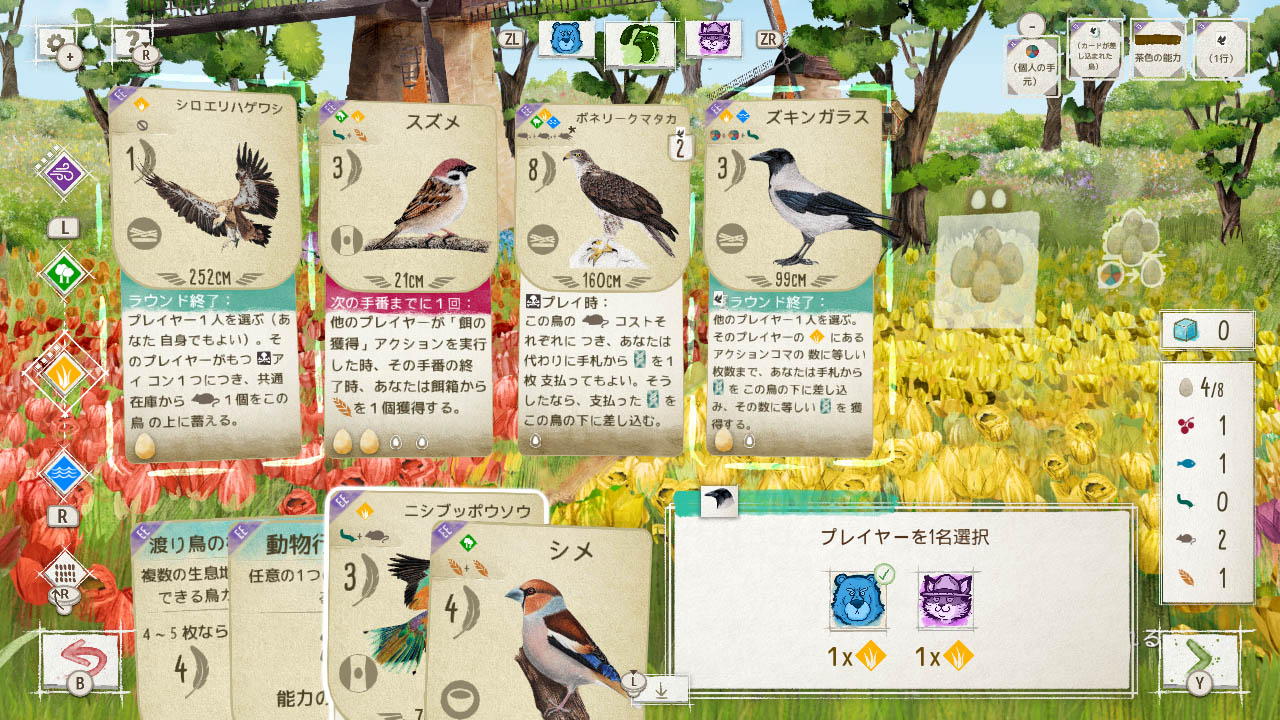Open game settings via gear icon
The image size is (1280, 720).
[57, 42]
